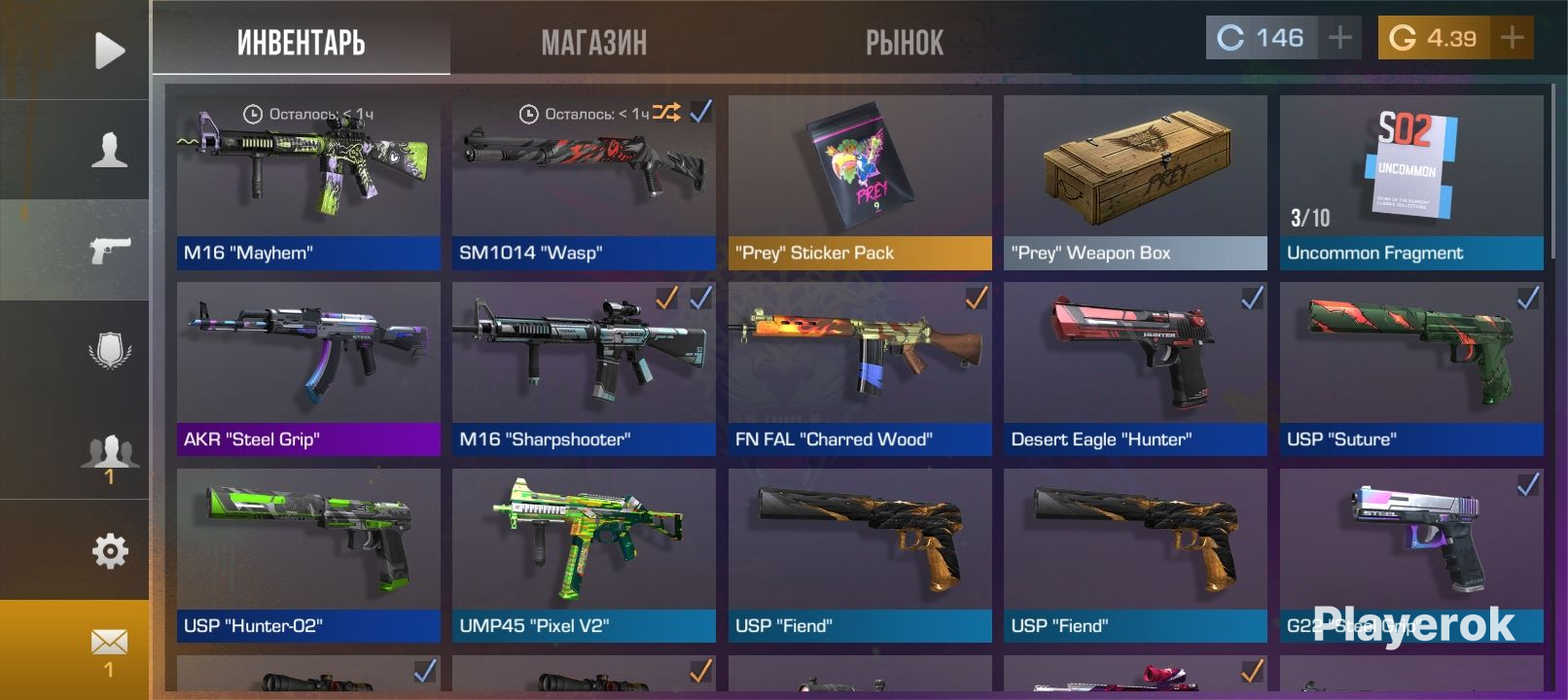The height and width of the screenshot is (700, 1568).
Task: Select the M16 "Mayhem" skin
Action: pyautogui.click(x=308, y=182)
